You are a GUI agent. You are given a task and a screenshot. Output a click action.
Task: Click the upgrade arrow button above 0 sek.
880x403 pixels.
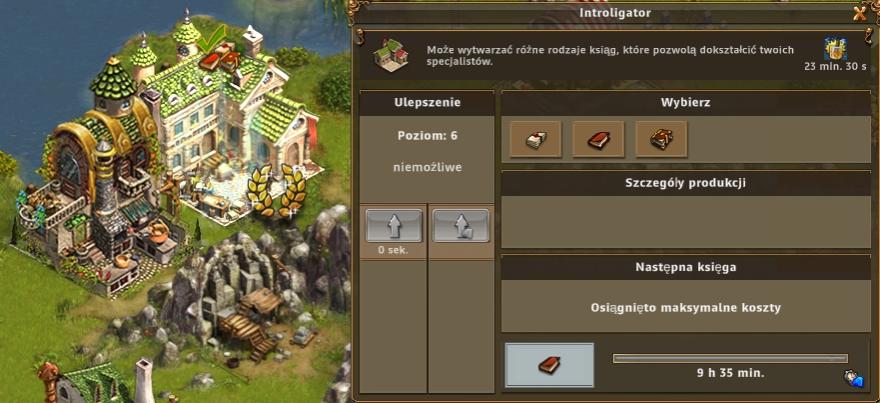[x=394, y=225]
